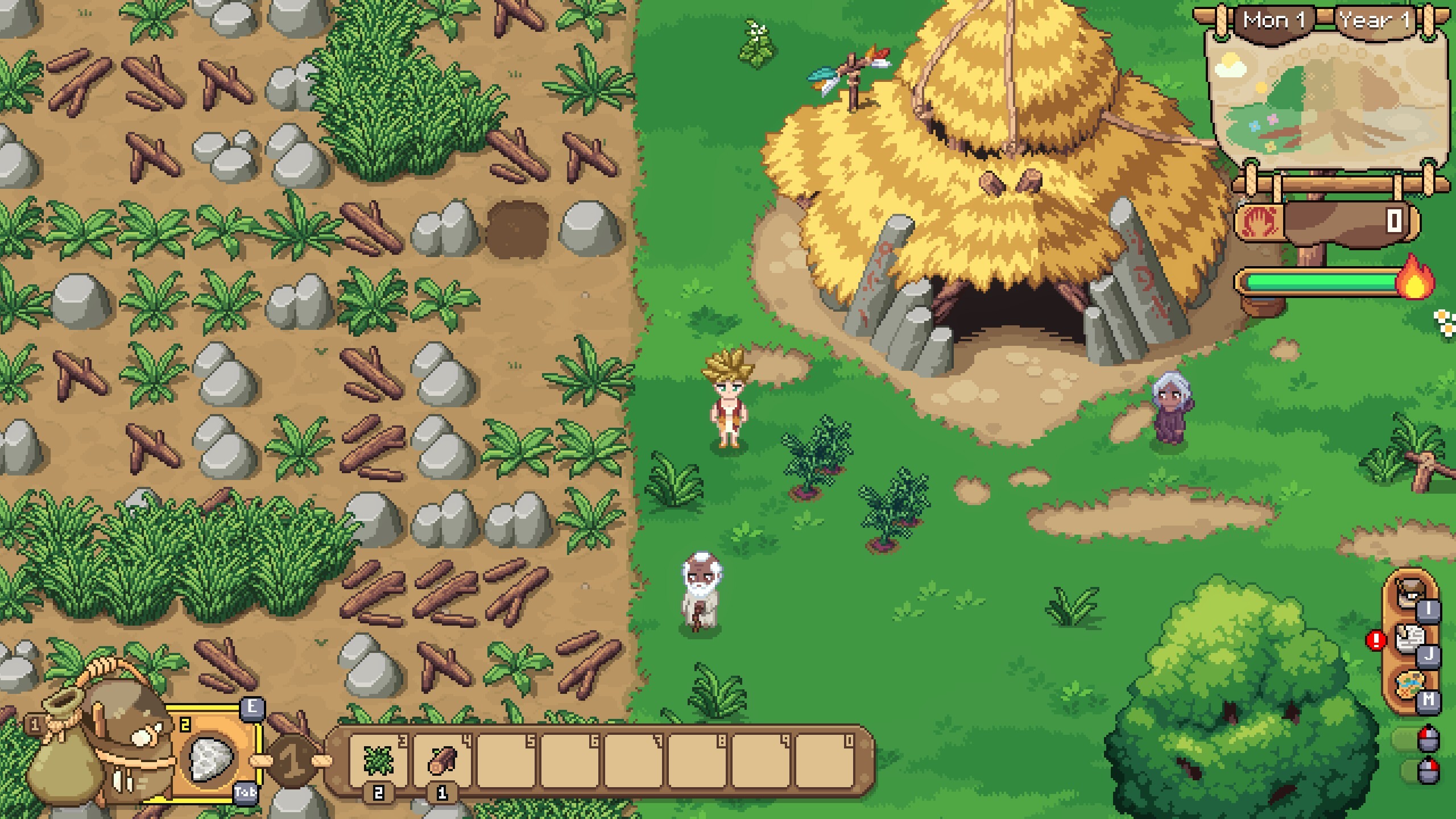
Task: Choose the stone tool in the equipped slot
Action: (x=212, y=758)
